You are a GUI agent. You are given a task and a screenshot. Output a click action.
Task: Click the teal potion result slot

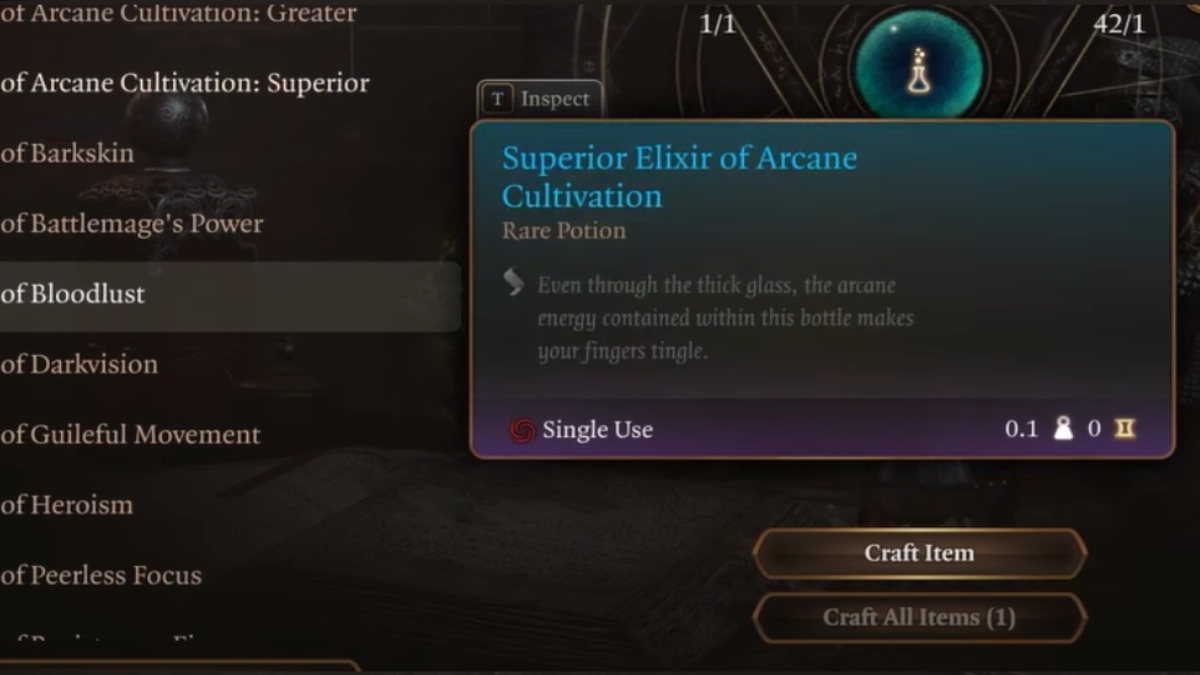coord(918,66)
